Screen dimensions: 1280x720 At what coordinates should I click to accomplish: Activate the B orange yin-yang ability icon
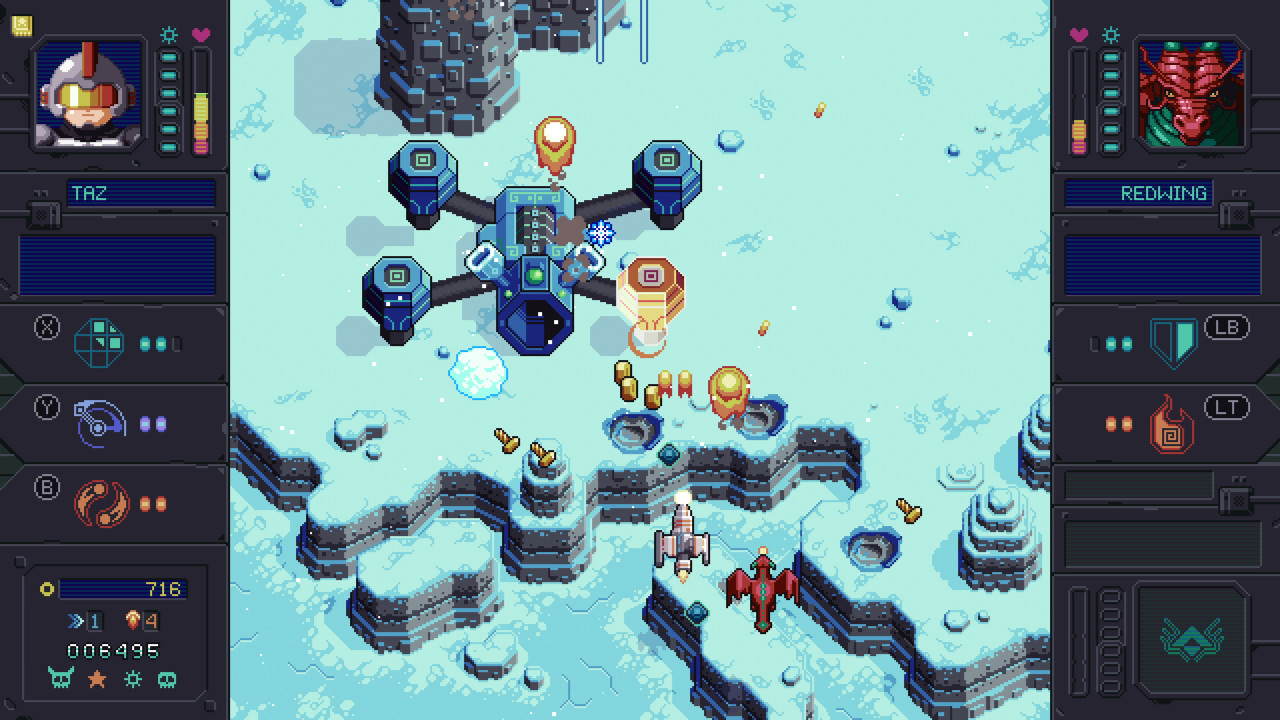click(99, 503)
